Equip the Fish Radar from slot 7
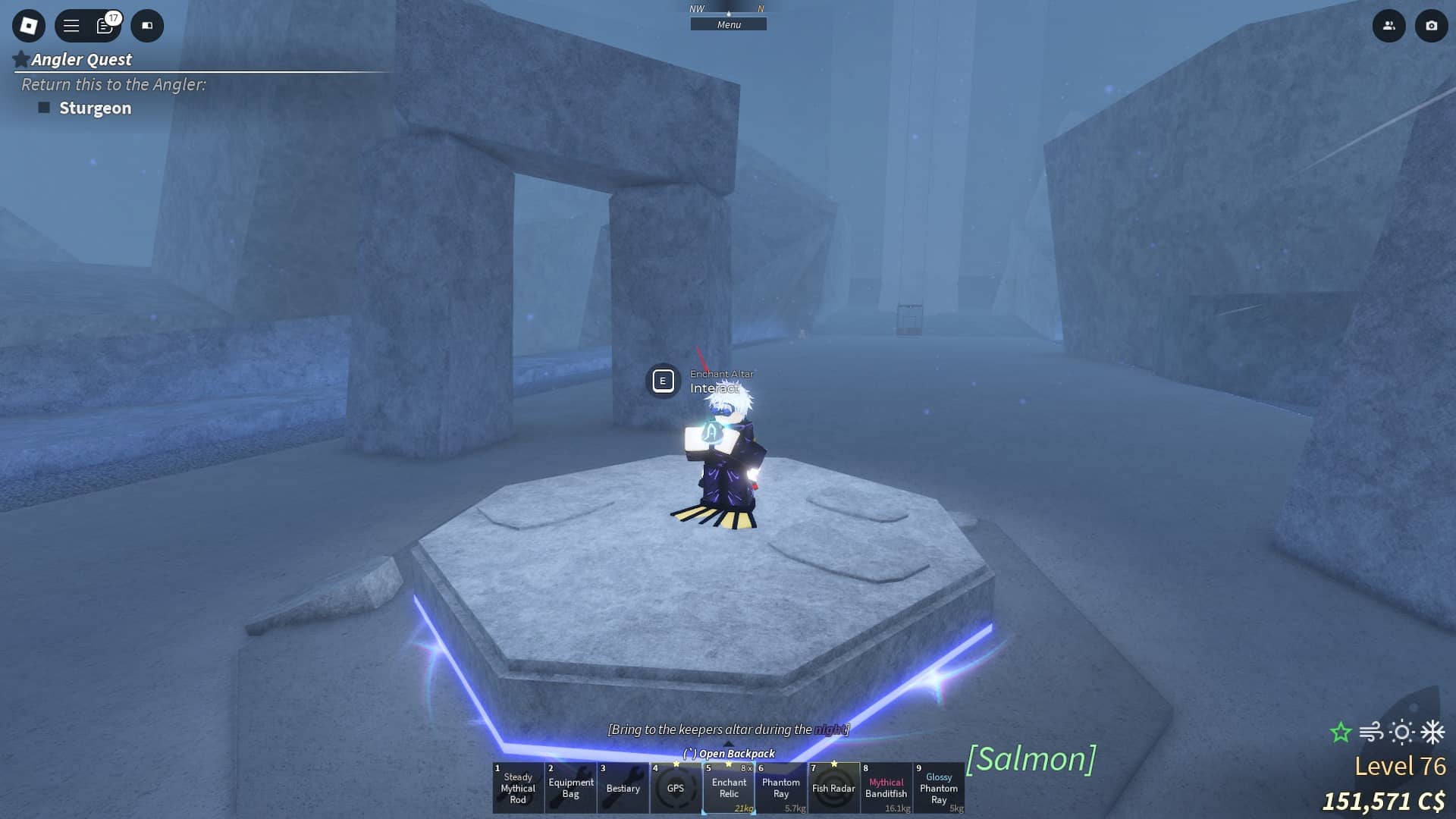 point(835,789)
